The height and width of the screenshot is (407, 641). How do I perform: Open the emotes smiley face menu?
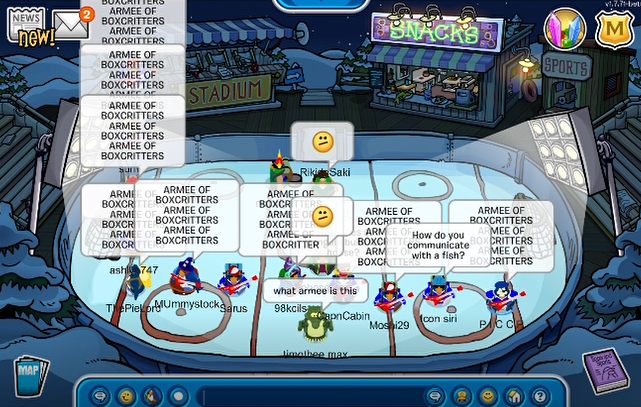(126, 396)
